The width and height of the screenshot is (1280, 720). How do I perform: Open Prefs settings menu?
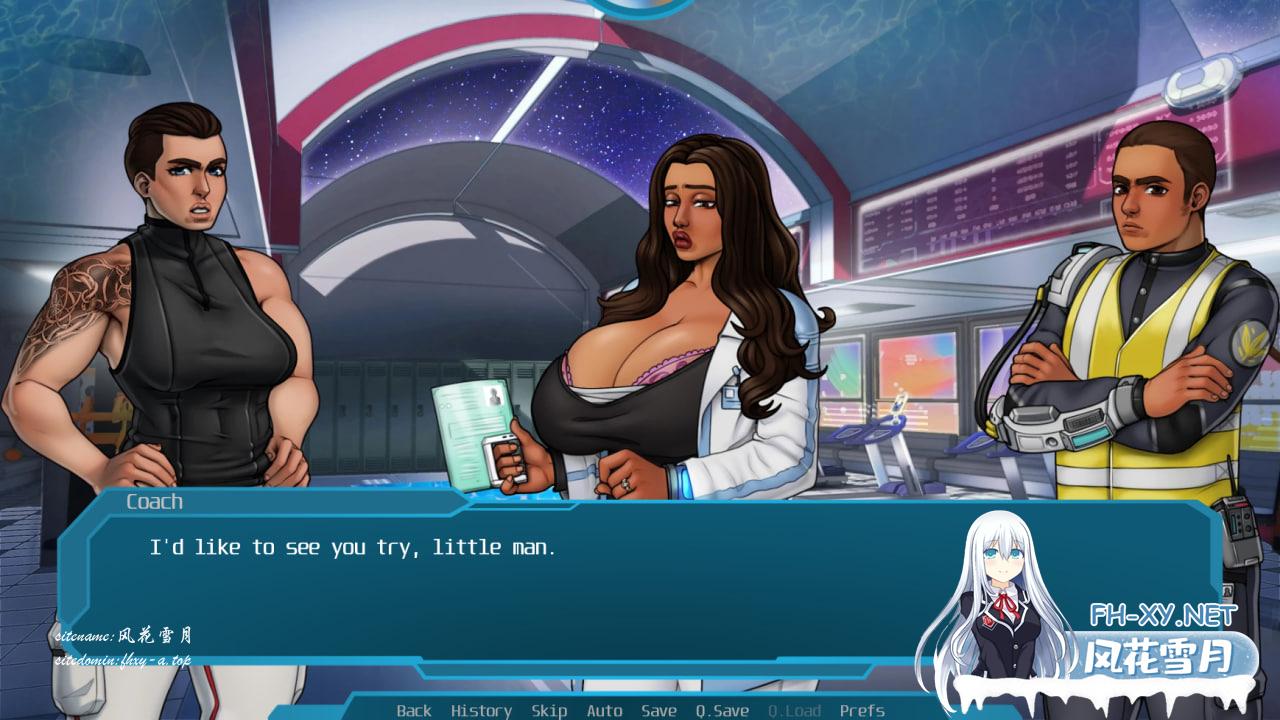pyautogui.click(x=862, y=710)
